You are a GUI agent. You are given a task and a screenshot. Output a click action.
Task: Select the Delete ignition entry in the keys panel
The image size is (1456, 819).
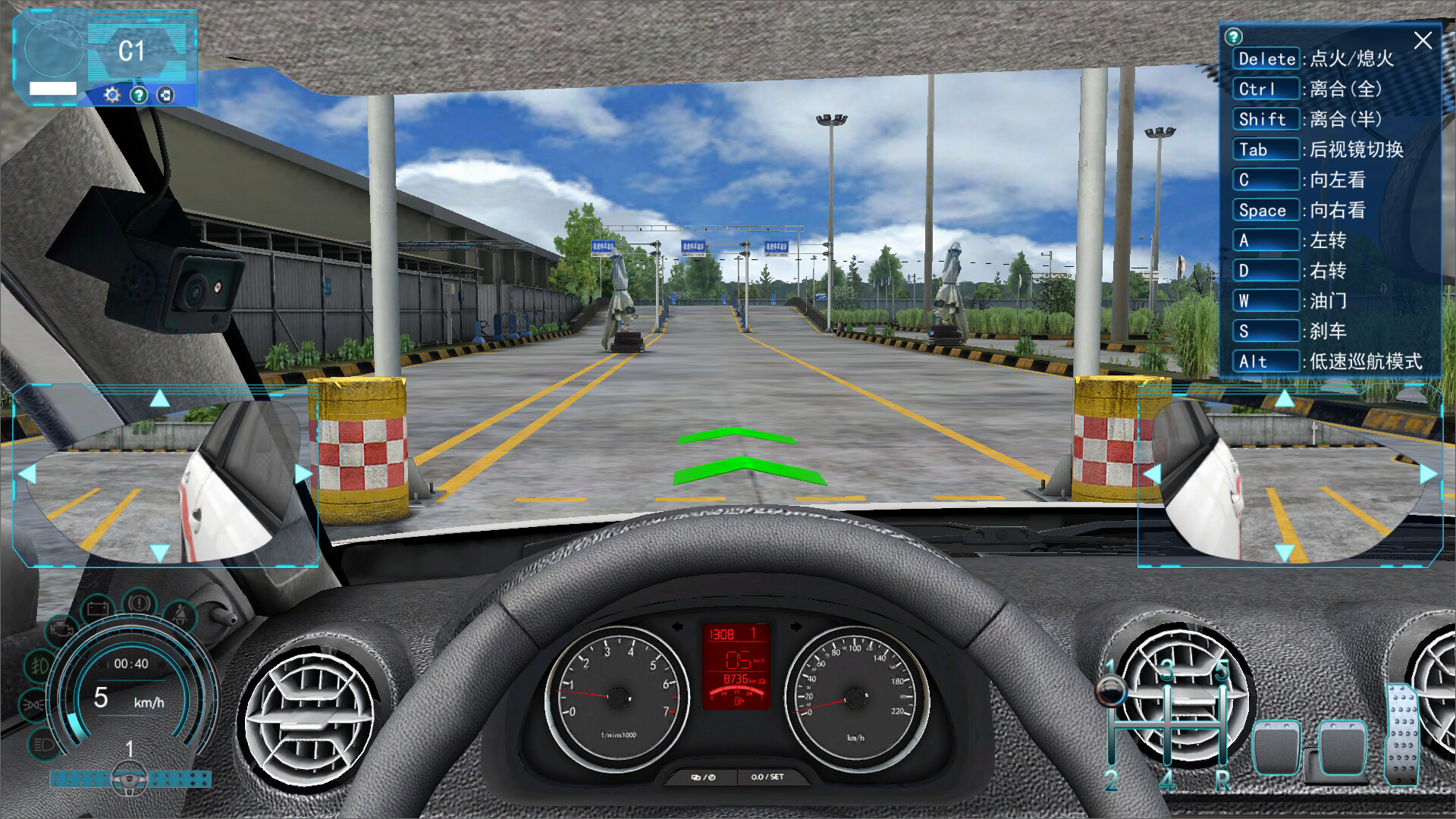[x=1266, y=59]
